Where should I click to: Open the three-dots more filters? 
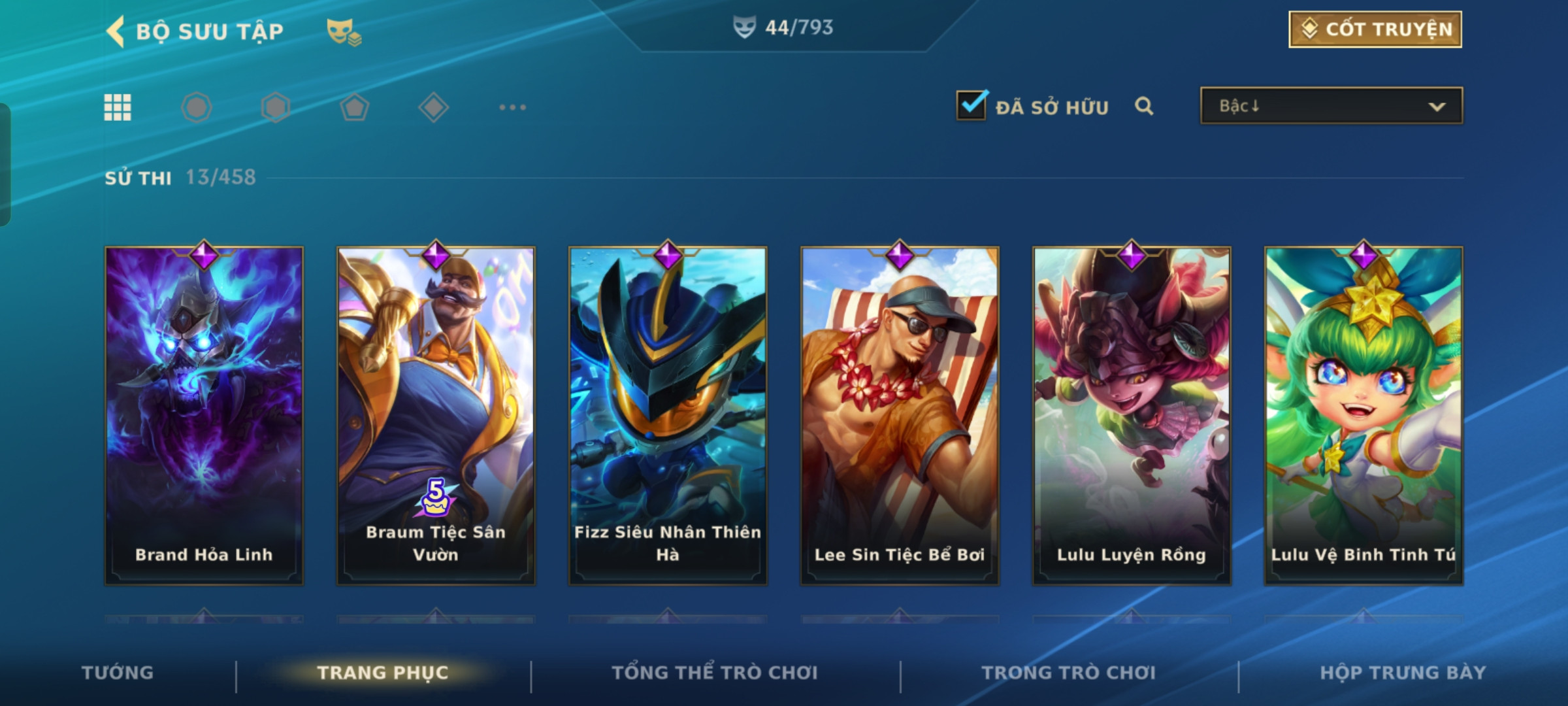click(512, 107)
